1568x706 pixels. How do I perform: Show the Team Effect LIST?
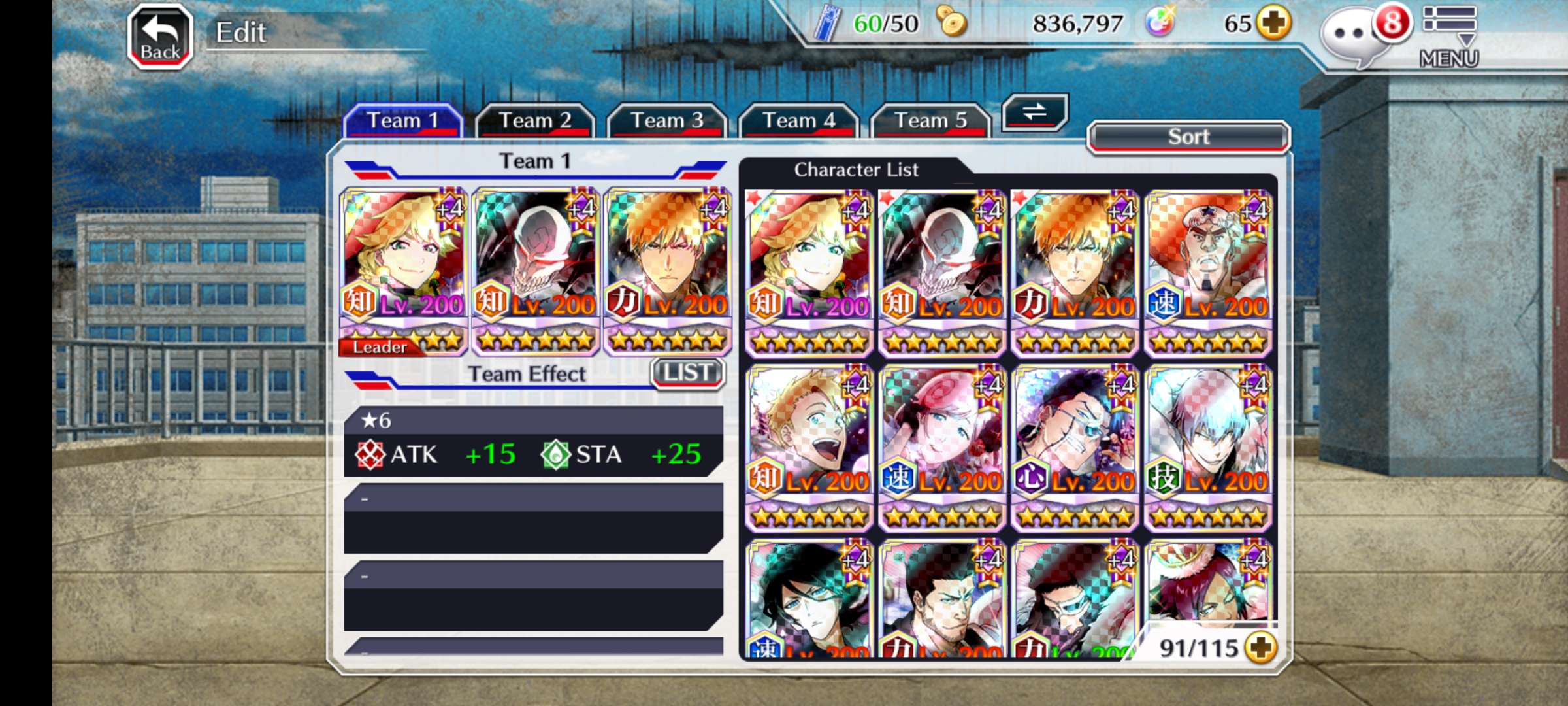(687, 373)
